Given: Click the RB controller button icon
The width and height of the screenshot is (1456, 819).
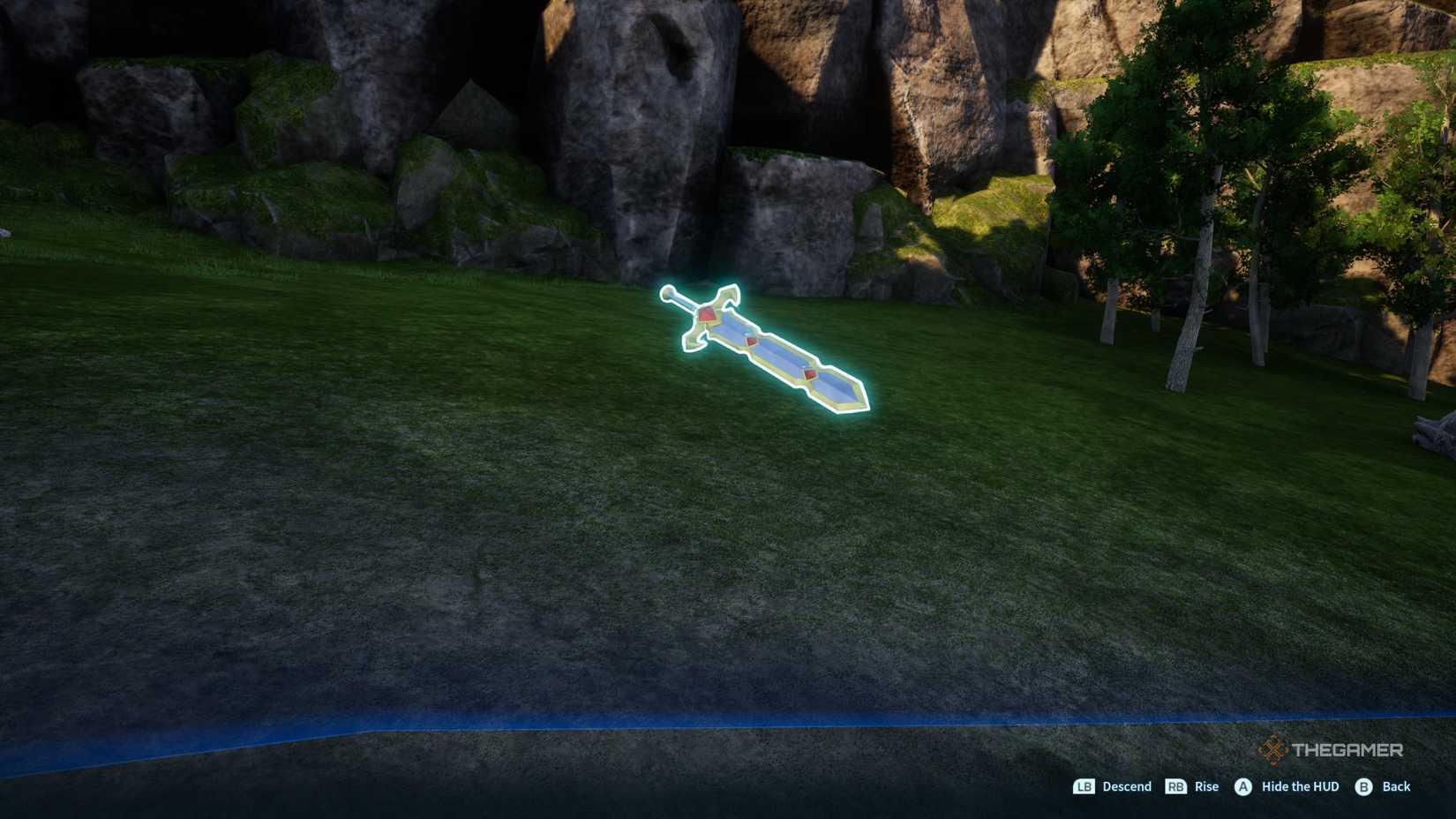Looking at the screenshot, I should click(x=1177, y=786).
